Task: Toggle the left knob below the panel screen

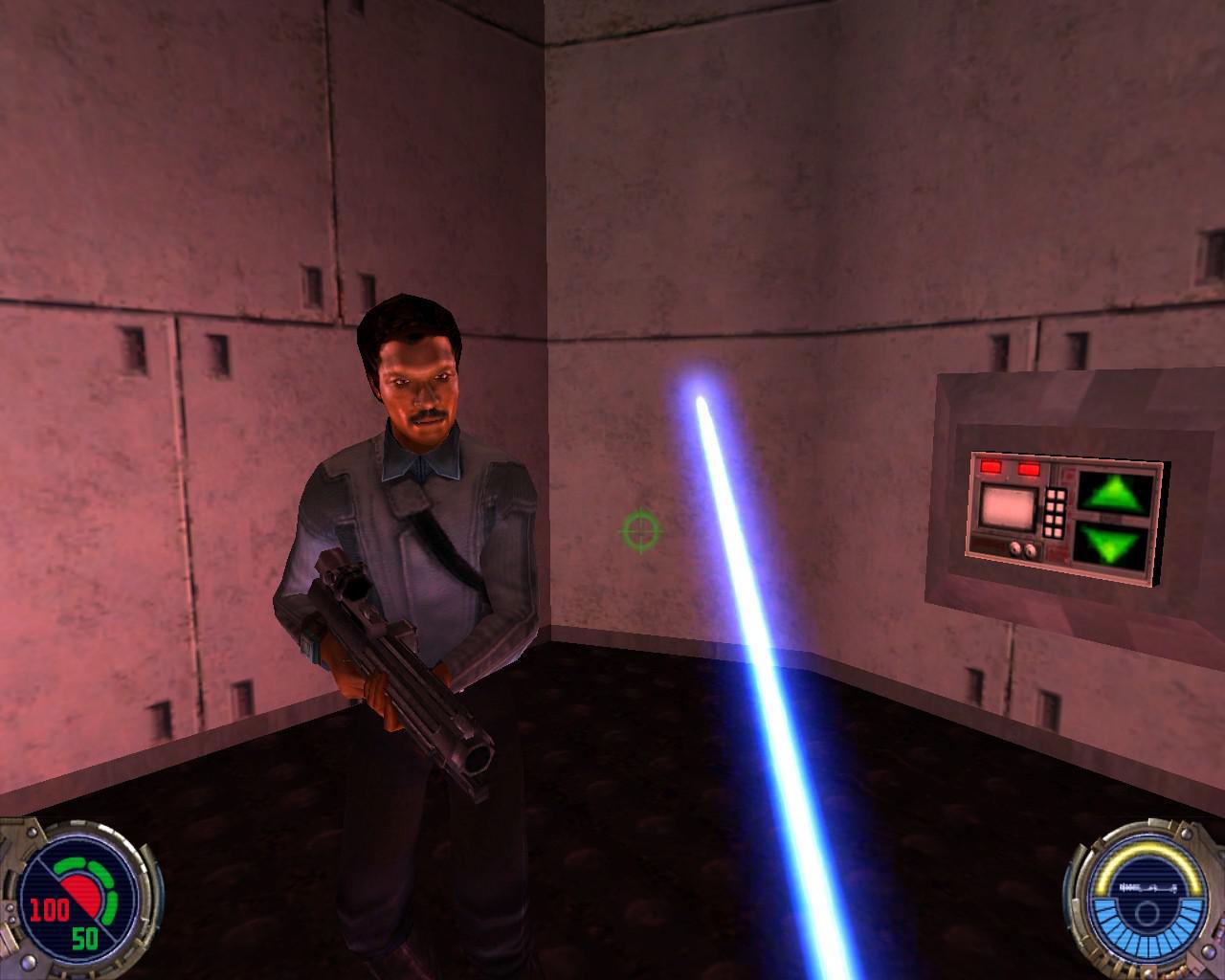Action: pos(1015,548)
